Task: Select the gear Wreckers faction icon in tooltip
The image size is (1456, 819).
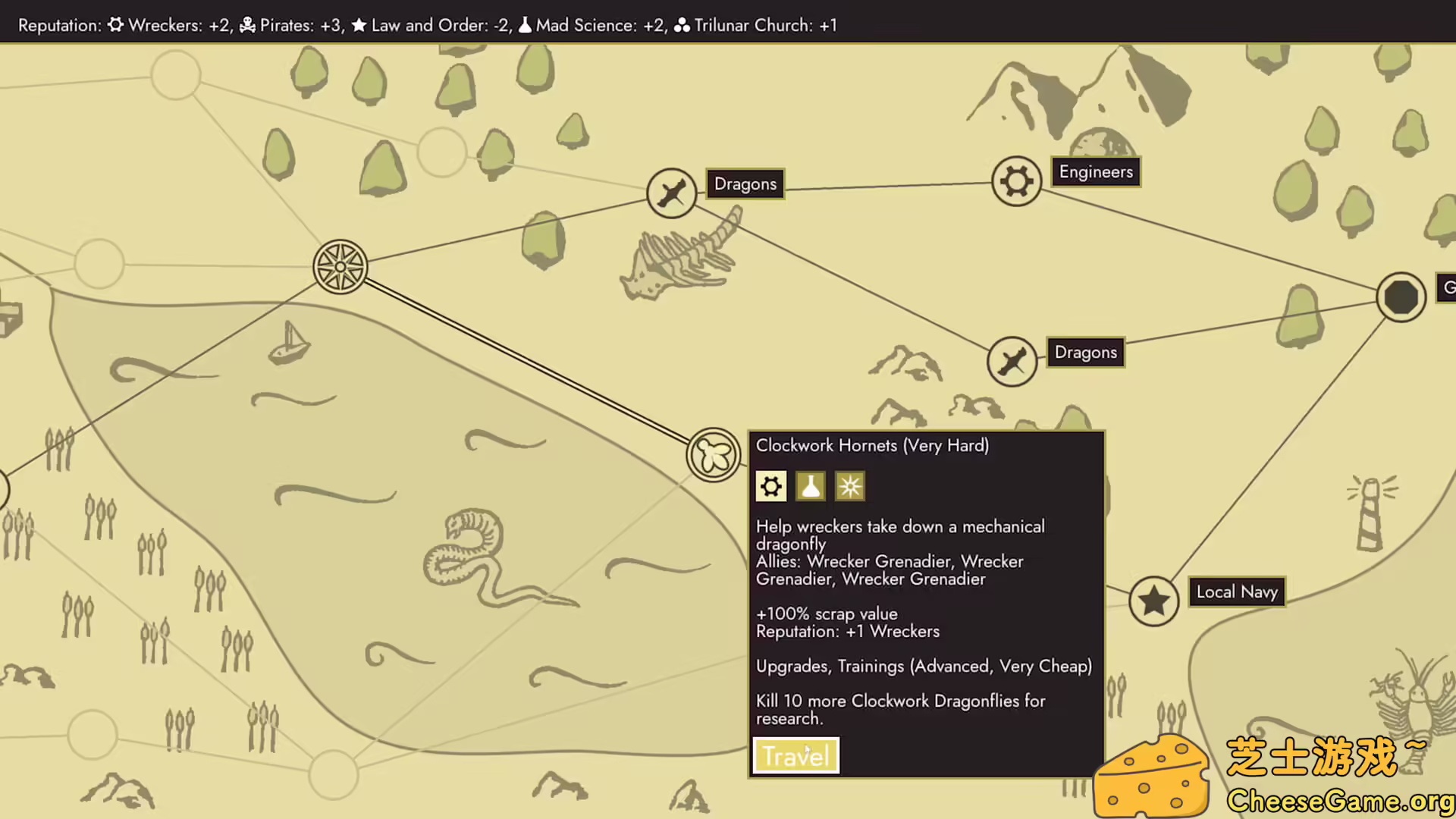Action: 770,486
